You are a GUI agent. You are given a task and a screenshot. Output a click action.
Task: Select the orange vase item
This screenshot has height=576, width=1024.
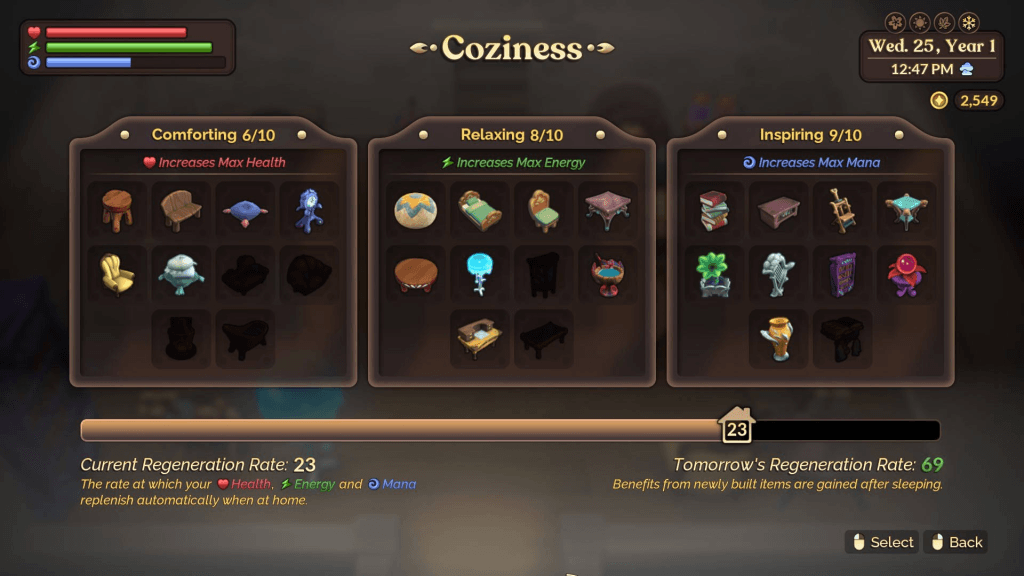click(x=779, y=338)
